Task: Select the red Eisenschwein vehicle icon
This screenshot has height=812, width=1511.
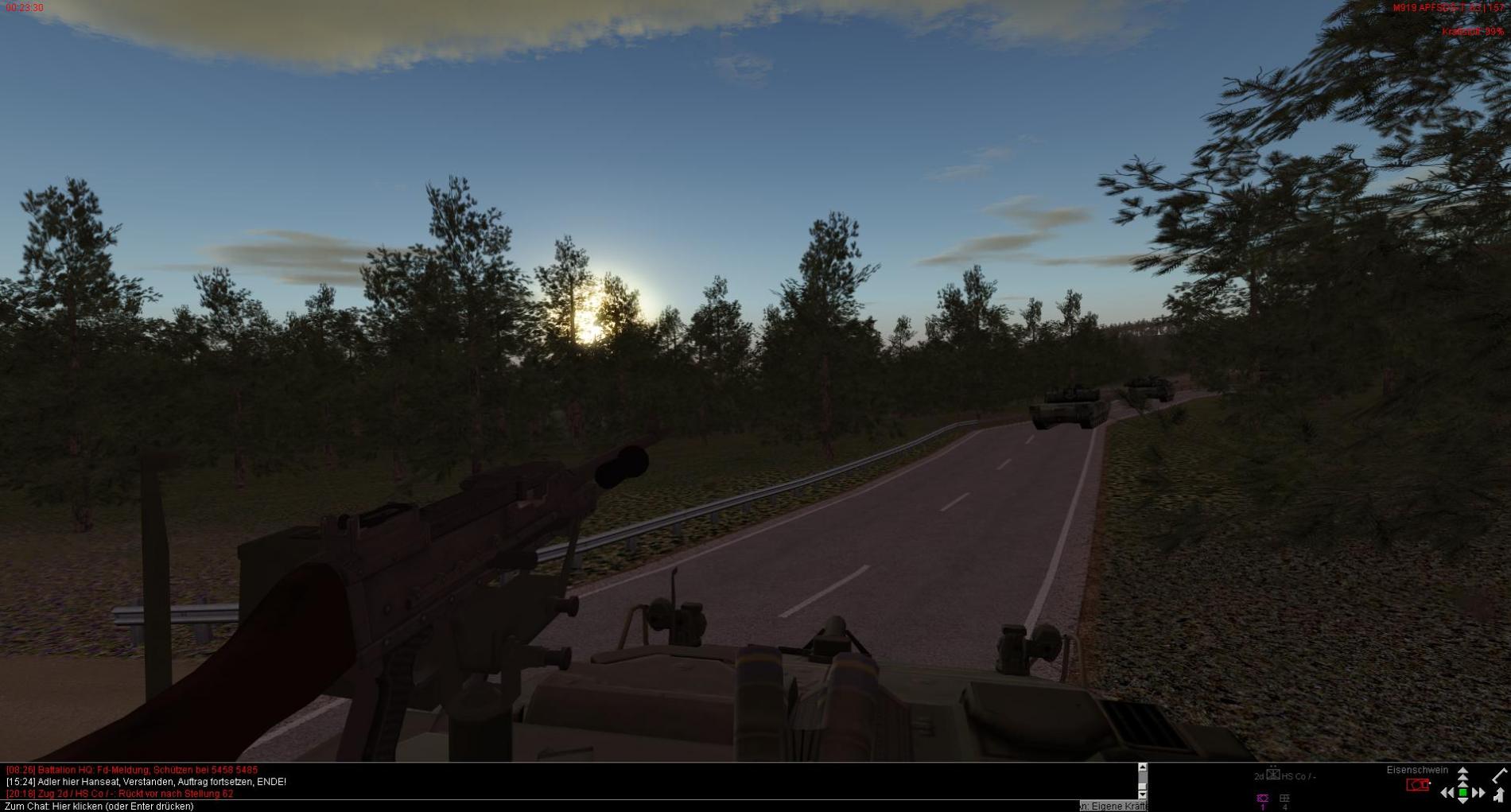Action: [x=1417, y=785]
